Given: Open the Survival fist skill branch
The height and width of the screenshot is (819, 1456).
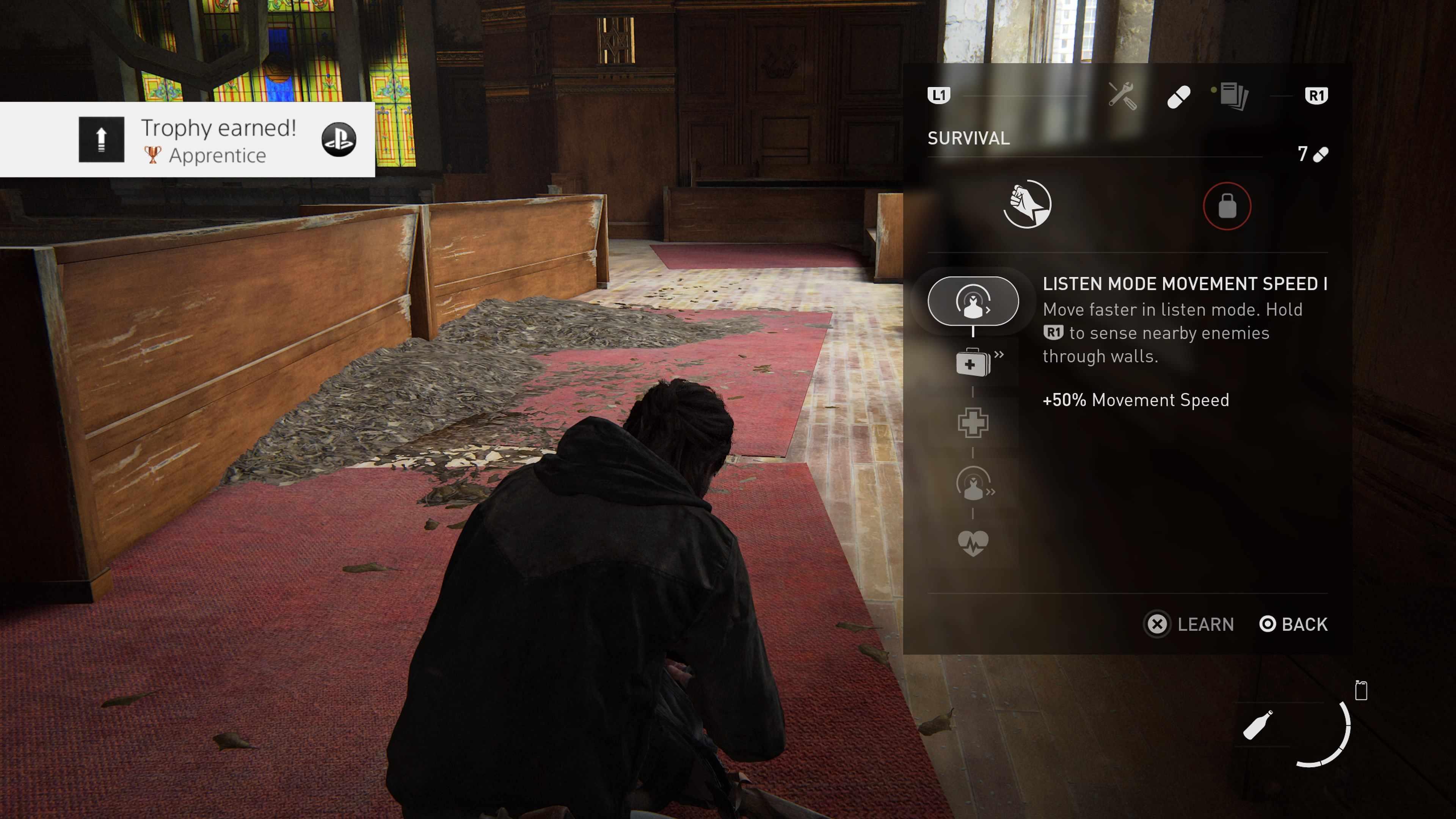Looking at the screenshot, I should click(1027, 205).
